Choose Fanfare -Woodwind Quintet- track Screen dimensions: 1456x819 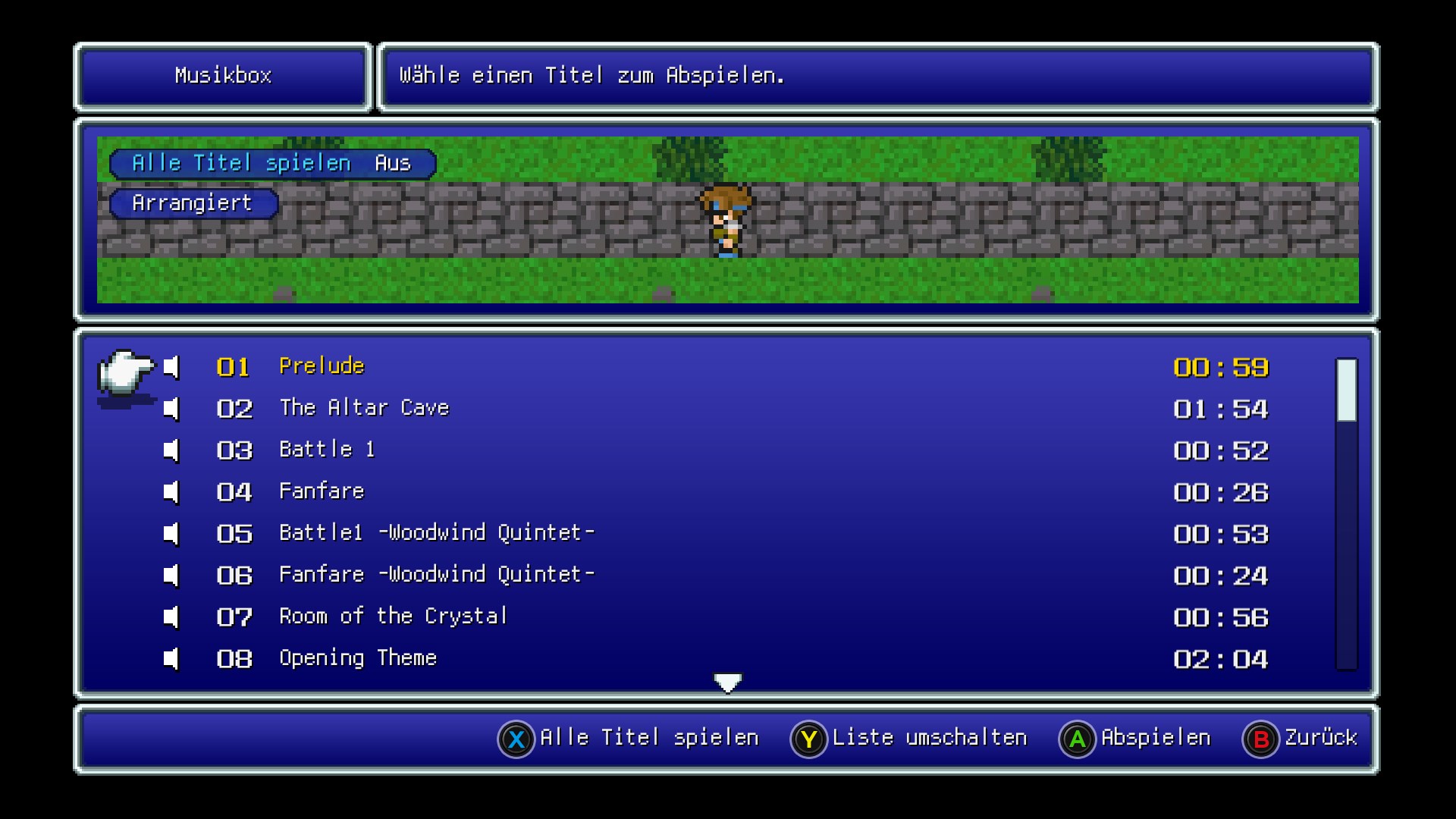tap(436, 576)
